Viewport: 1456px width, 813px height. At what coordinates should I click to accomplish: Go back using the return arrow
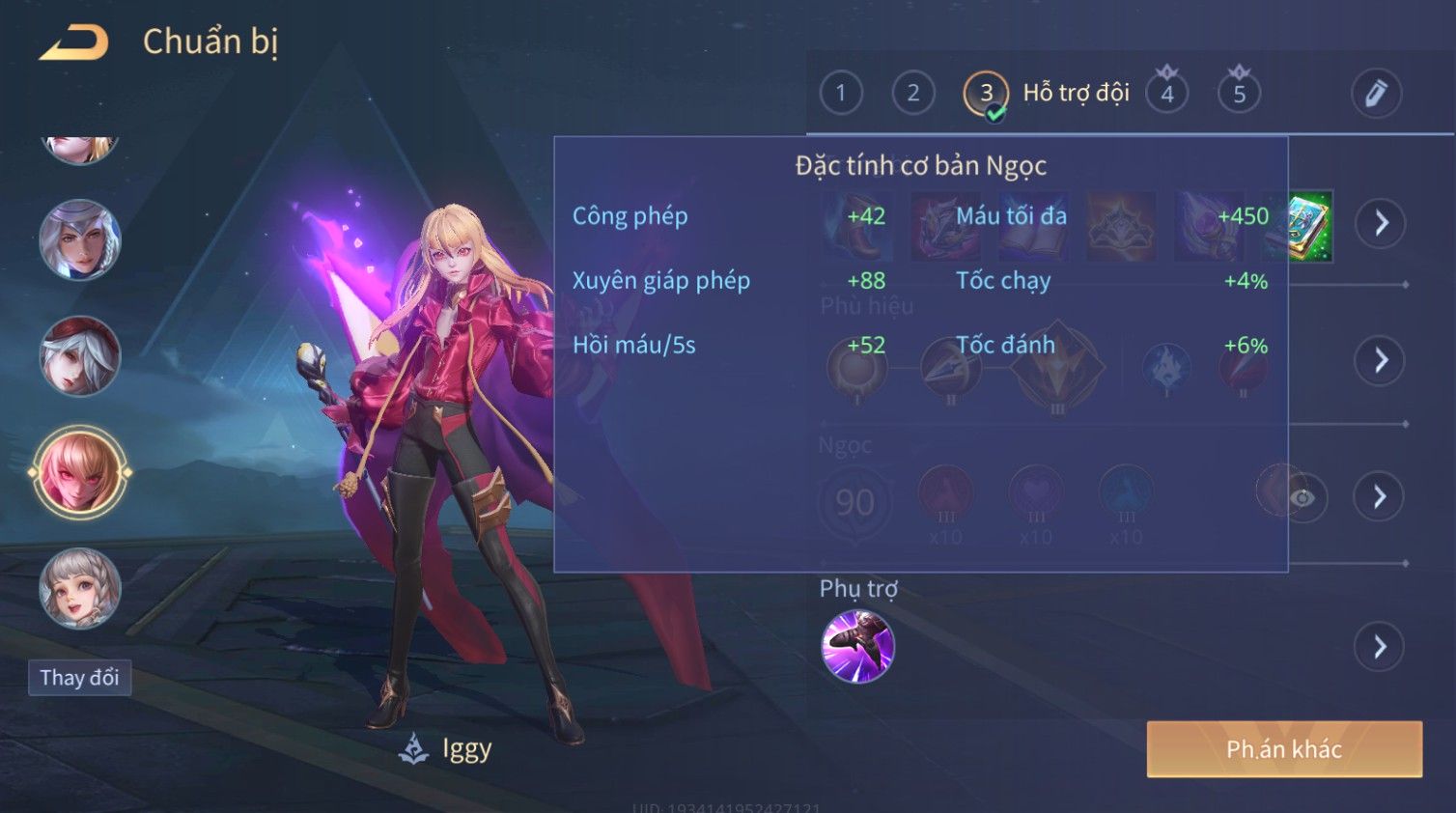(x=73, y=42)
